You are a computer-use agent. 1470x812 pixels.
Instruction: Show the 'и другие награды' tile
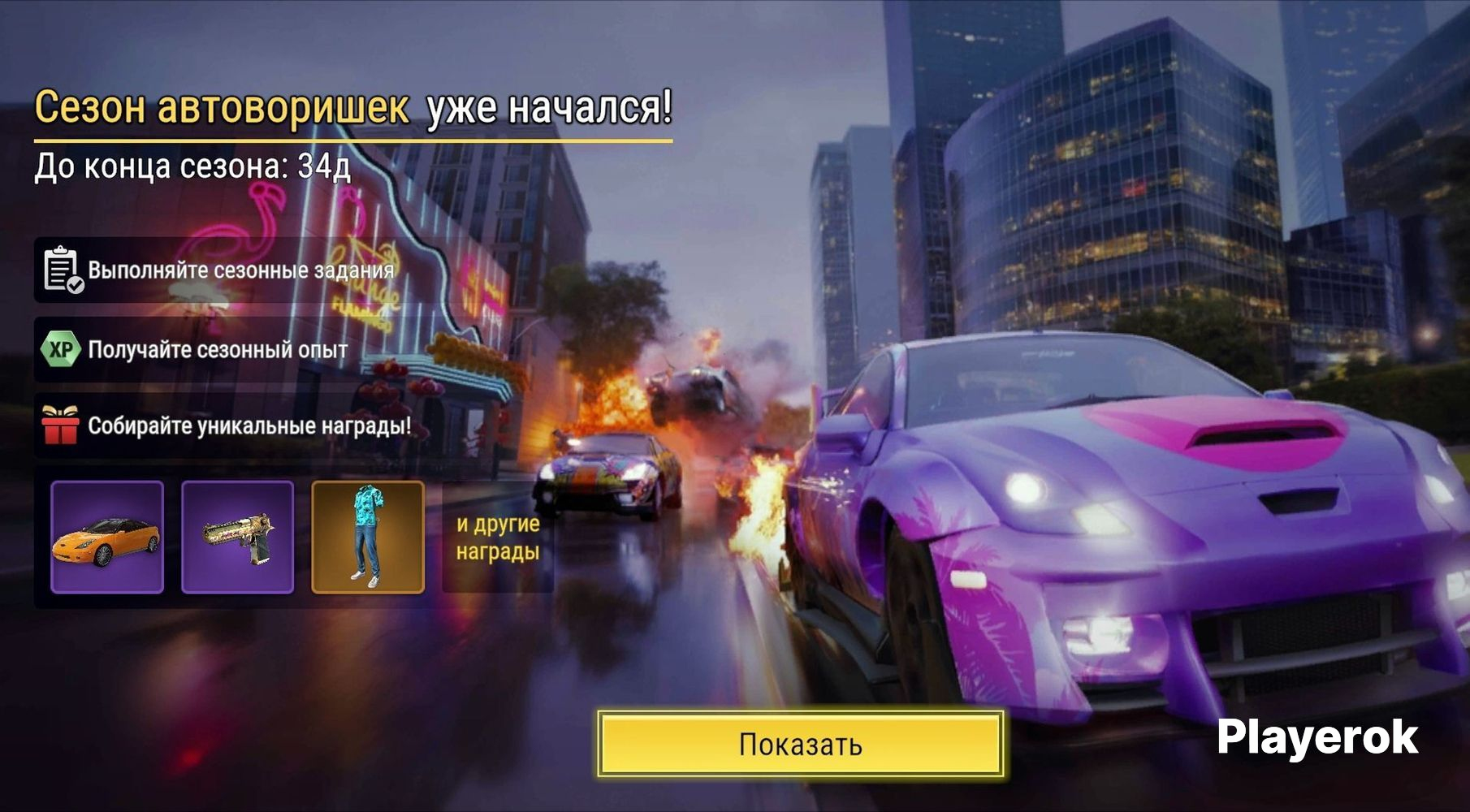(x=498, y=538)
